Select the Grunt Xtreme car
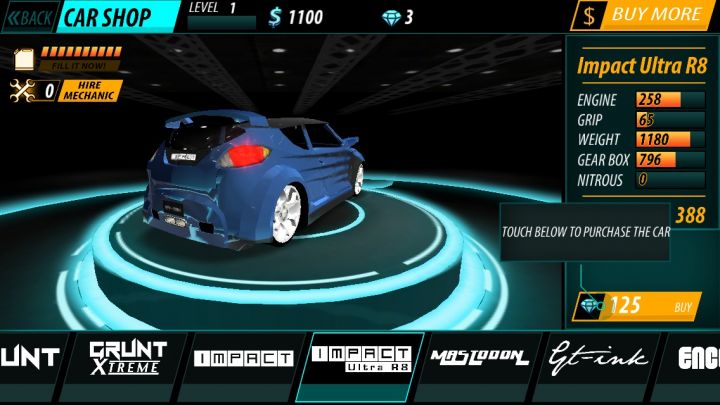 (x=126, y=358)
